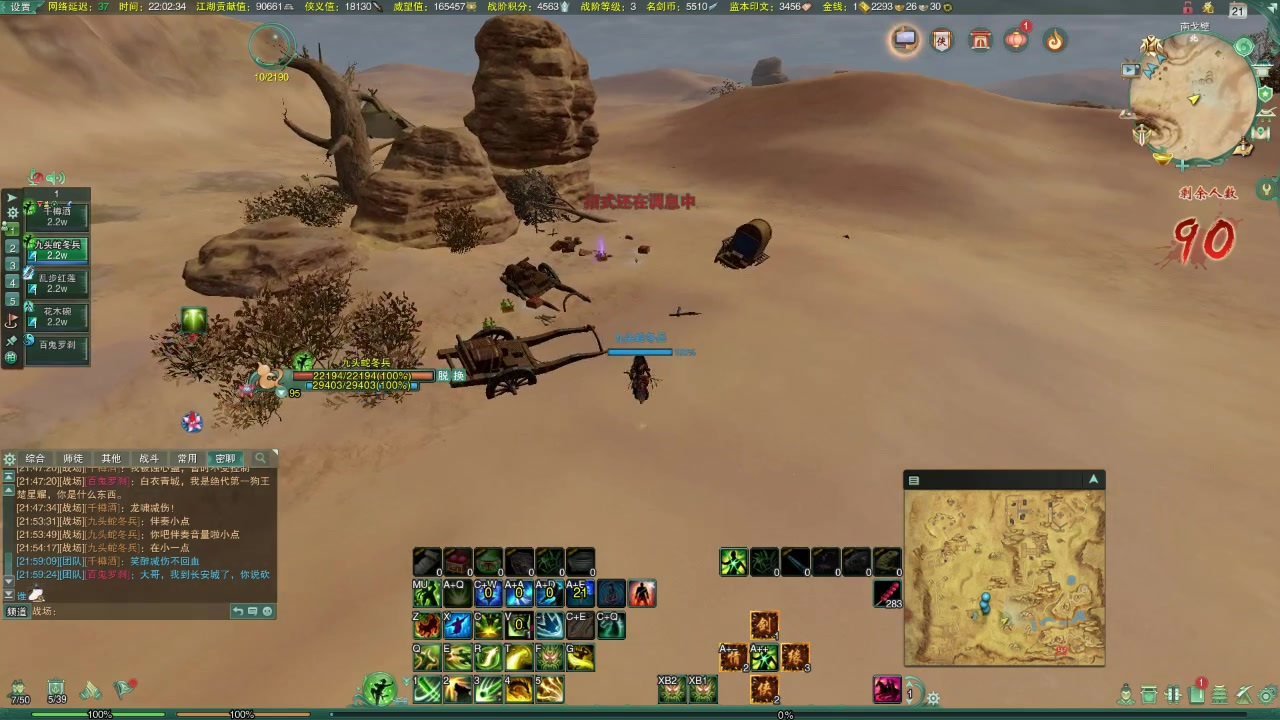1280x720 pixels.
Task: Open the 战斗 chat tab
Action: (x=149, y=458)
